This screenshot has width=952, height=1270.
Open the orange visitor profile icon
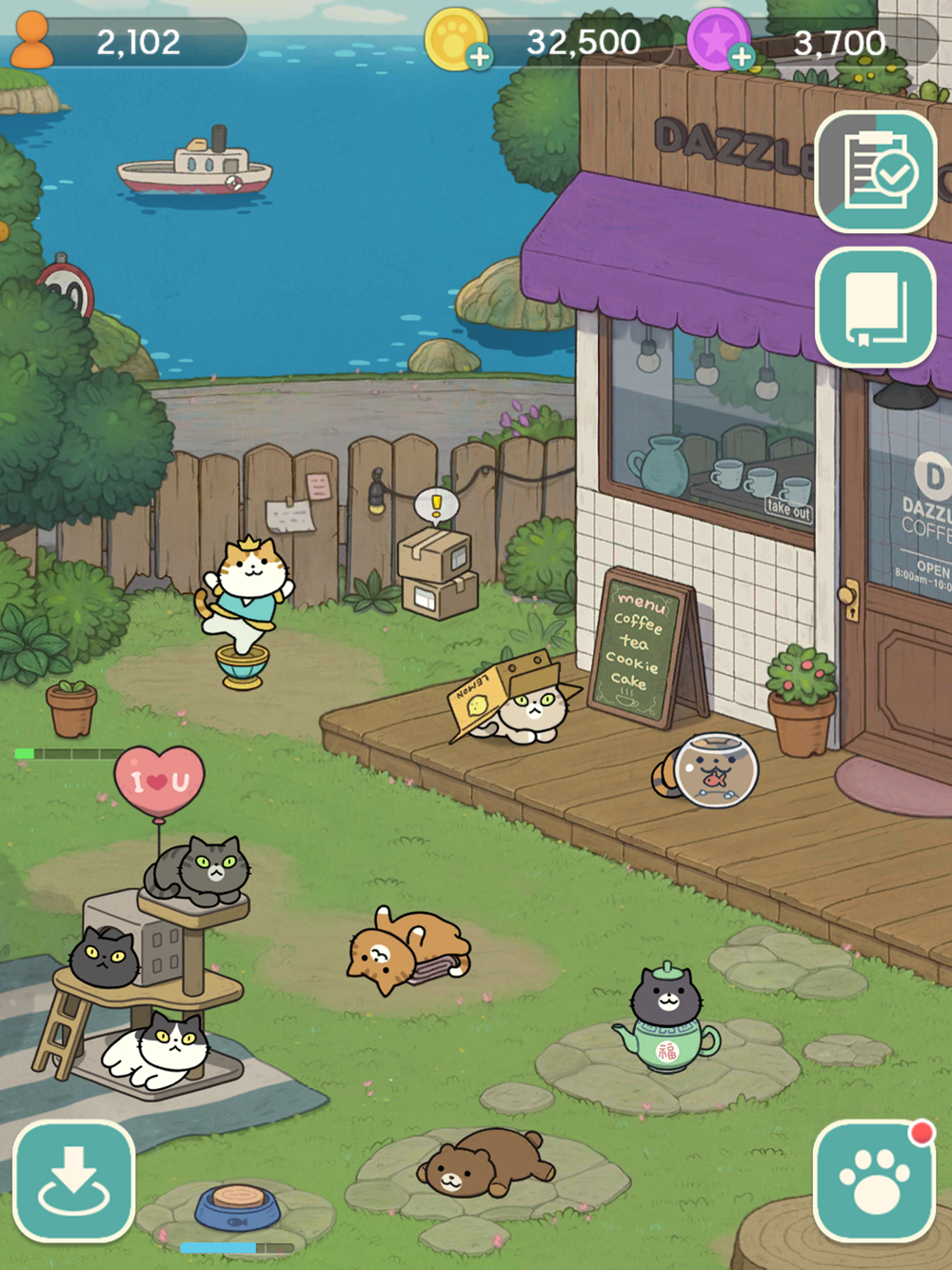(x=31, y=40)
